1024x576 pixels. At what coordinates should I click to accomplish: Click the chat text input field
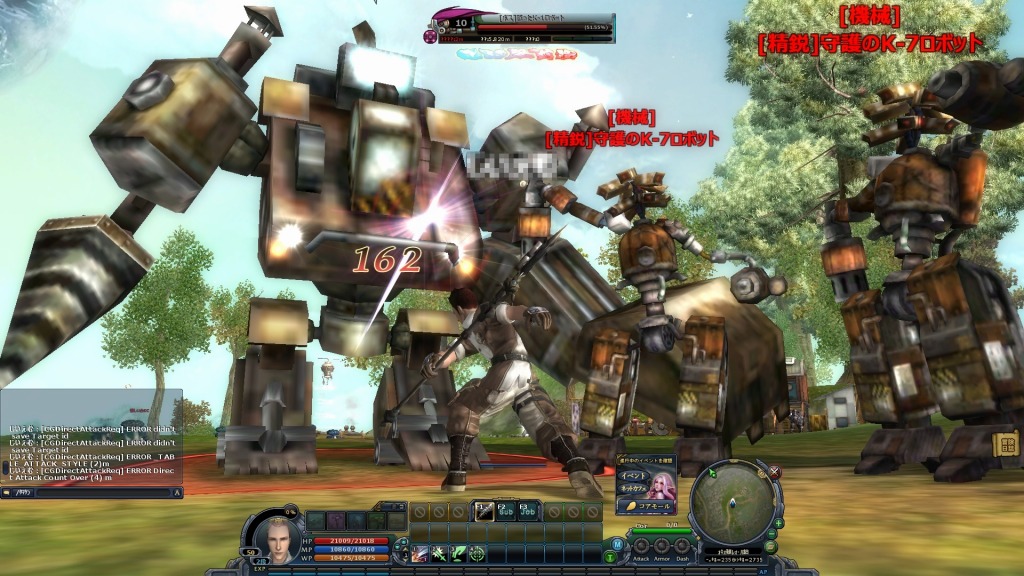[x=90, y=492]
